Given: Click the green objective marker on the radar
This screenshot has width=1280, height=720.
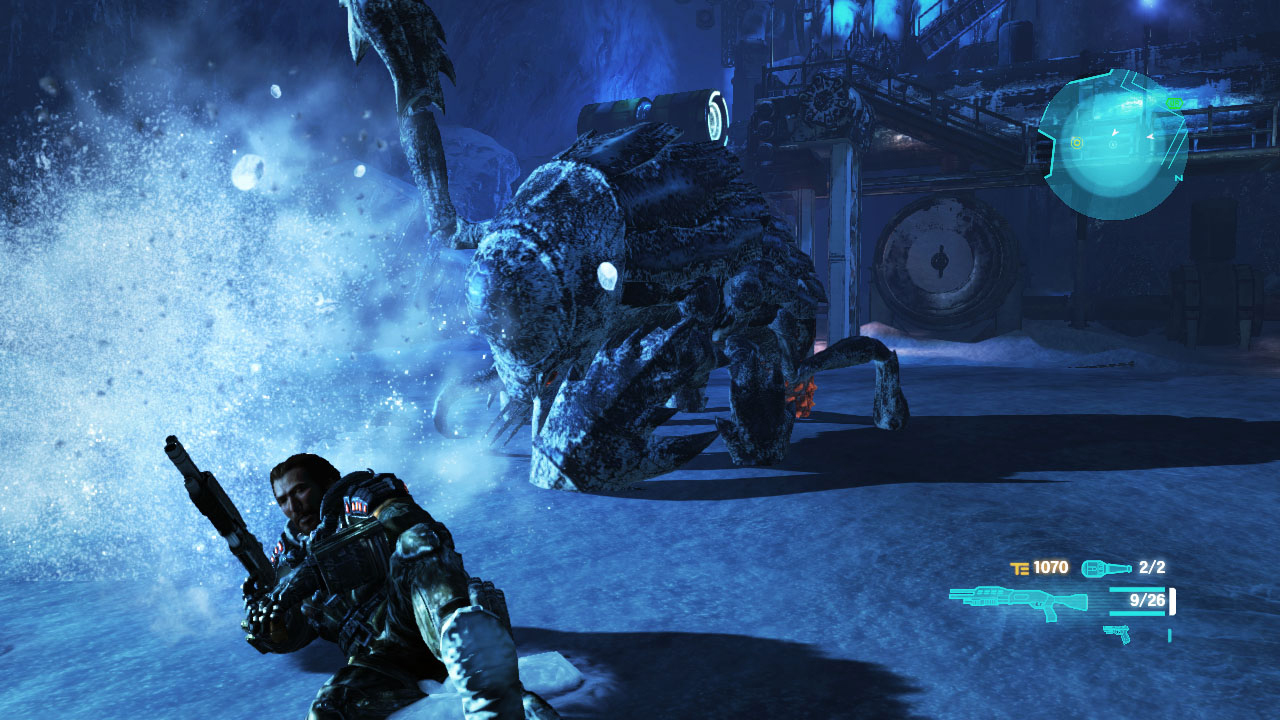Looking at the screenshot, I should (x=1174, y=102).
